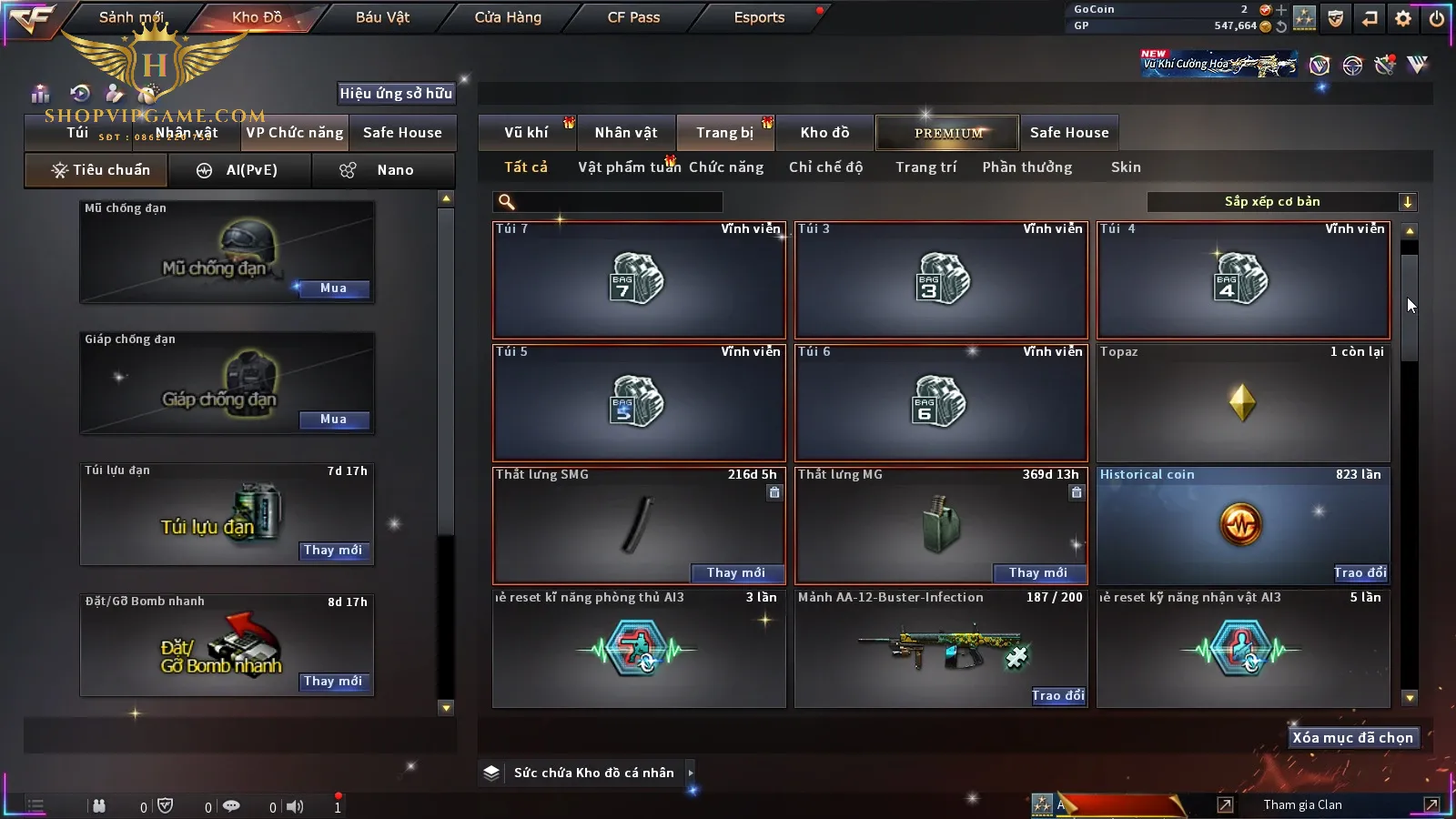This screenshot has height=819, width=1456.
Task: Filter items by Skin
Action: 1126,167
